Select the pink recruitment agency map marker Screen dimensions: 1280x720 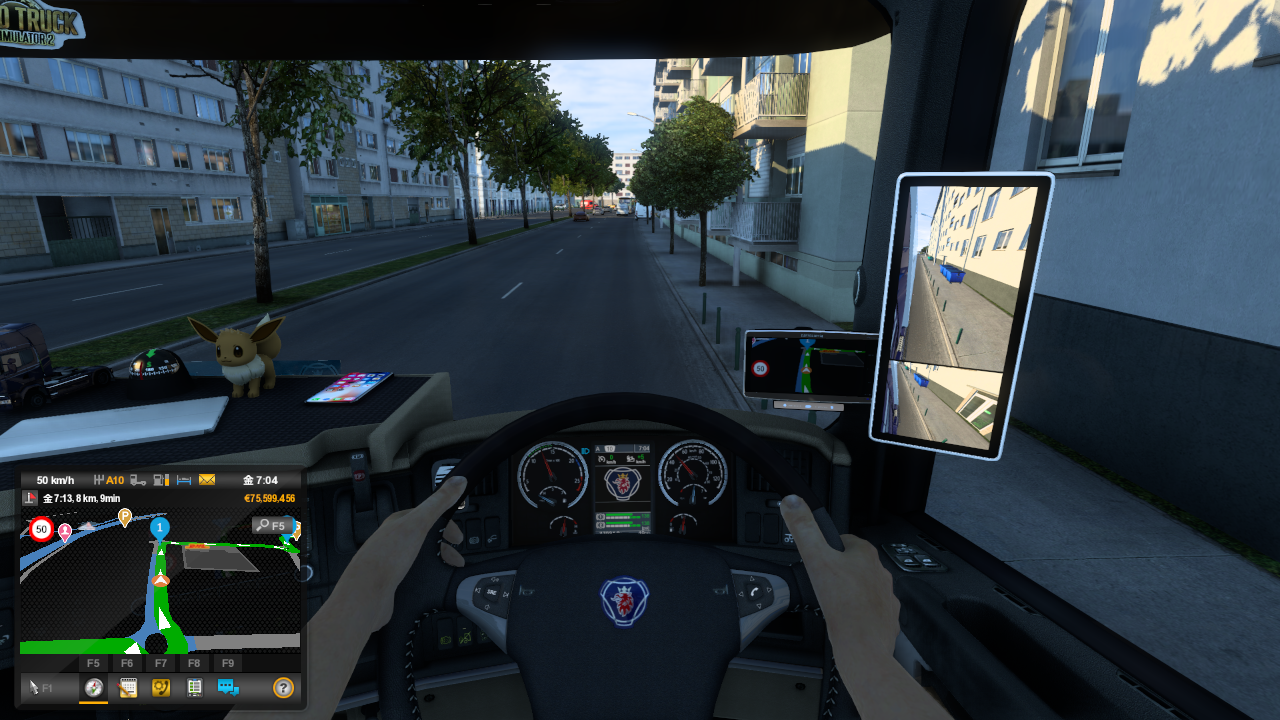pos(65,532)
